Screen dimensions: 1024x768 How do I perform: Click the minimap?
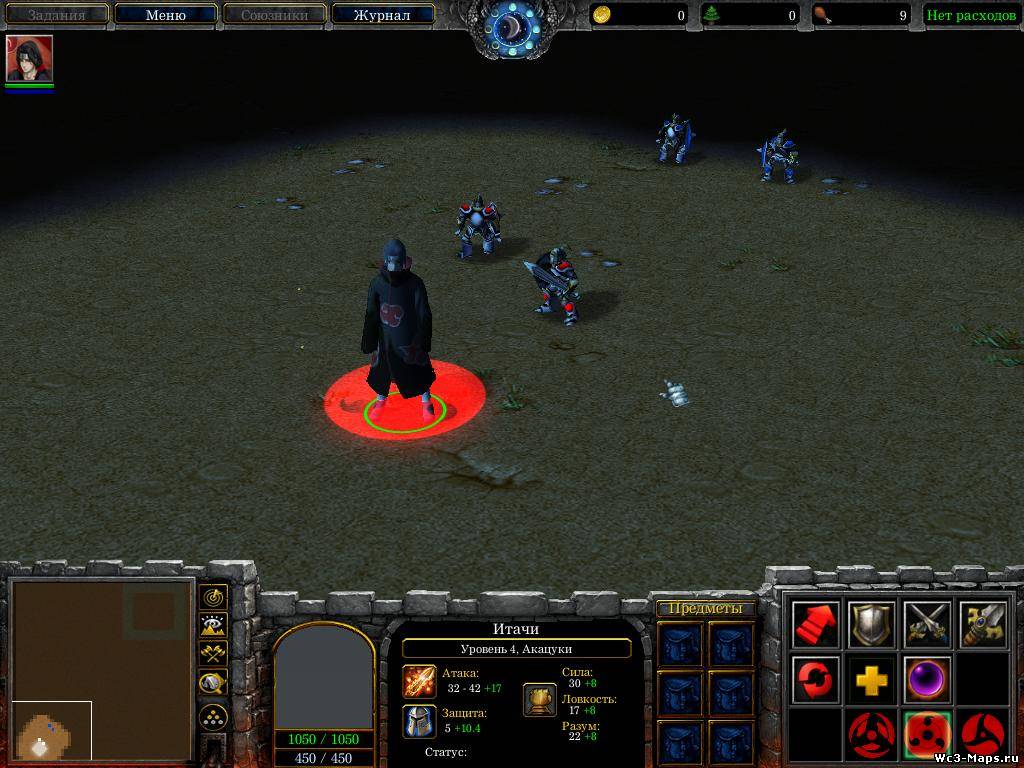(101, 670)
